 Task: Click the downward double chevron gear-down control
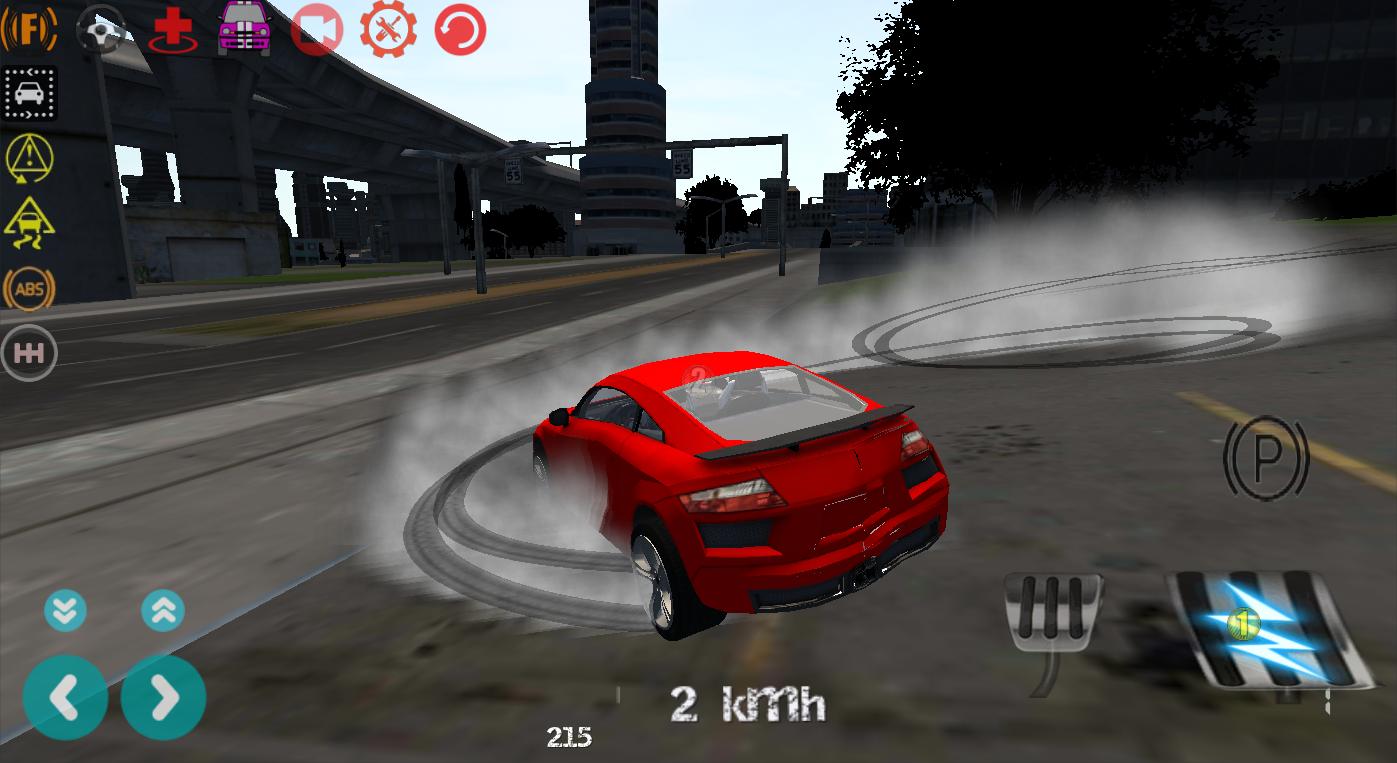[x=65, y=609]
